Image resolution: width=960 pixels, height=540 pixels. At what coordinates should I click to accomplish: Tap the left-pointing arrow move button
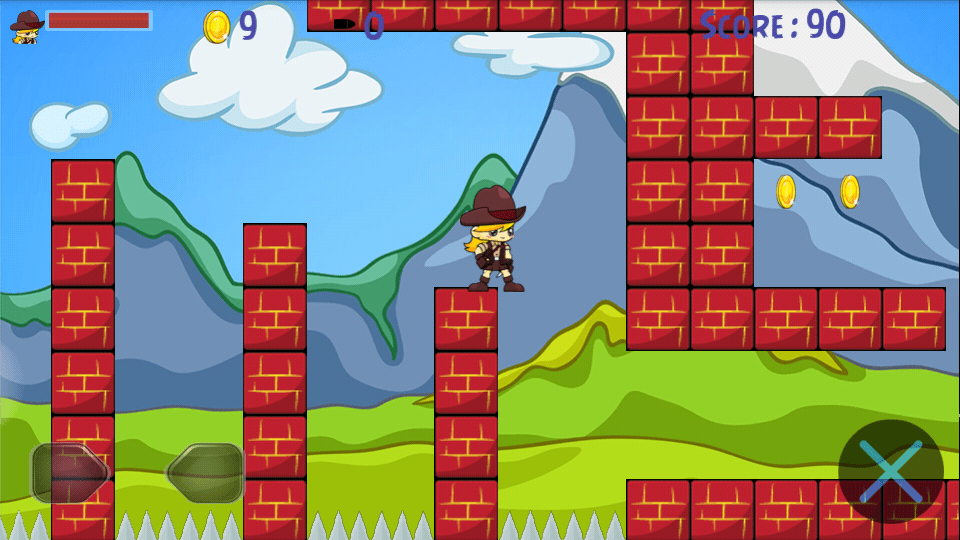coord(206,472)
